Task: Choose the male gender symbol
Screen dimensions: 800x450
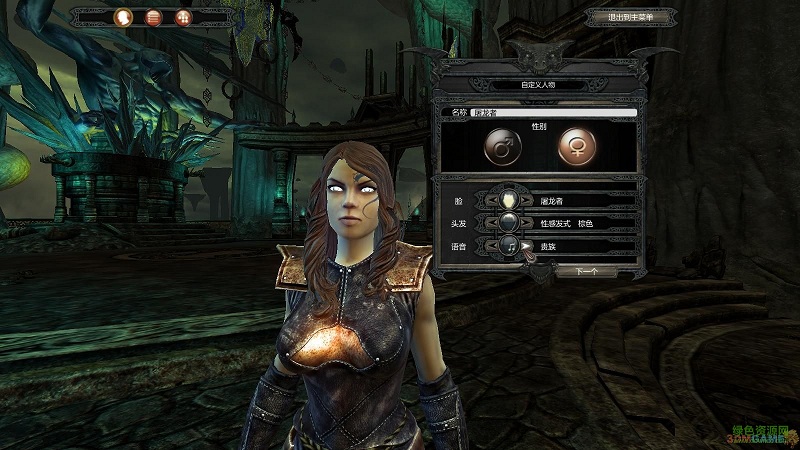Action: click(x=503, y=146)
